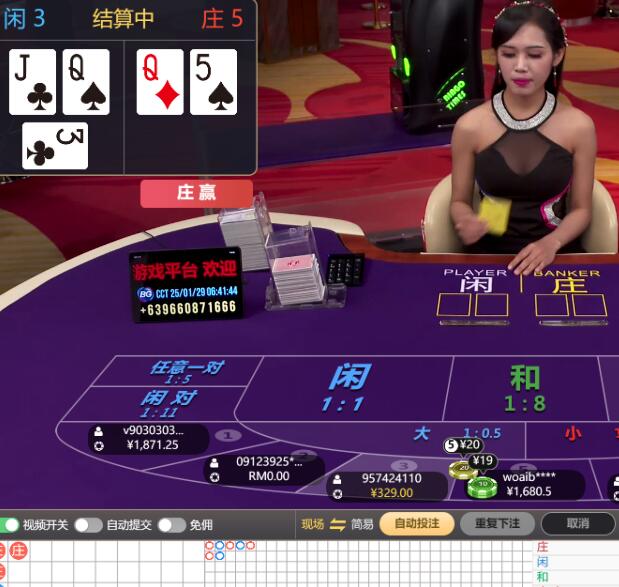Switch view using the 现场/简易 swap arrows
The height and width of the screenshot is (587, 619).
(x=337, y=524)
